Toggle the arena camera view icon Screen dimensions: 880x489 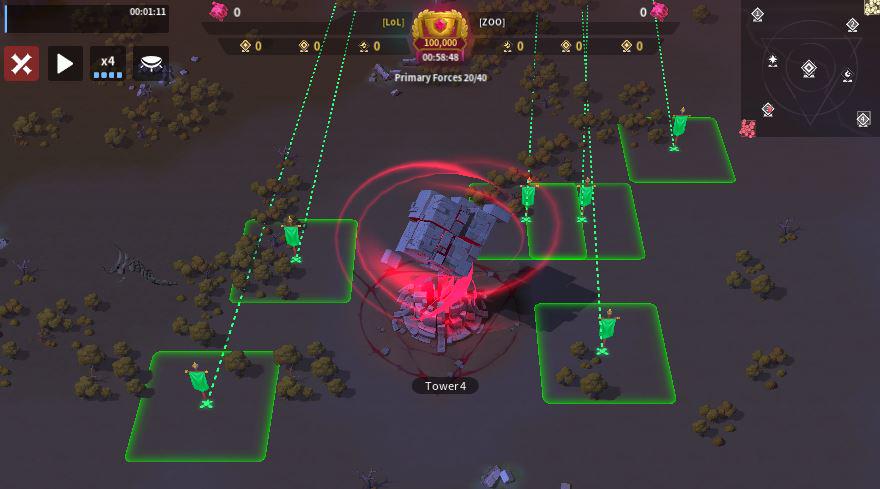pos(151,64)
